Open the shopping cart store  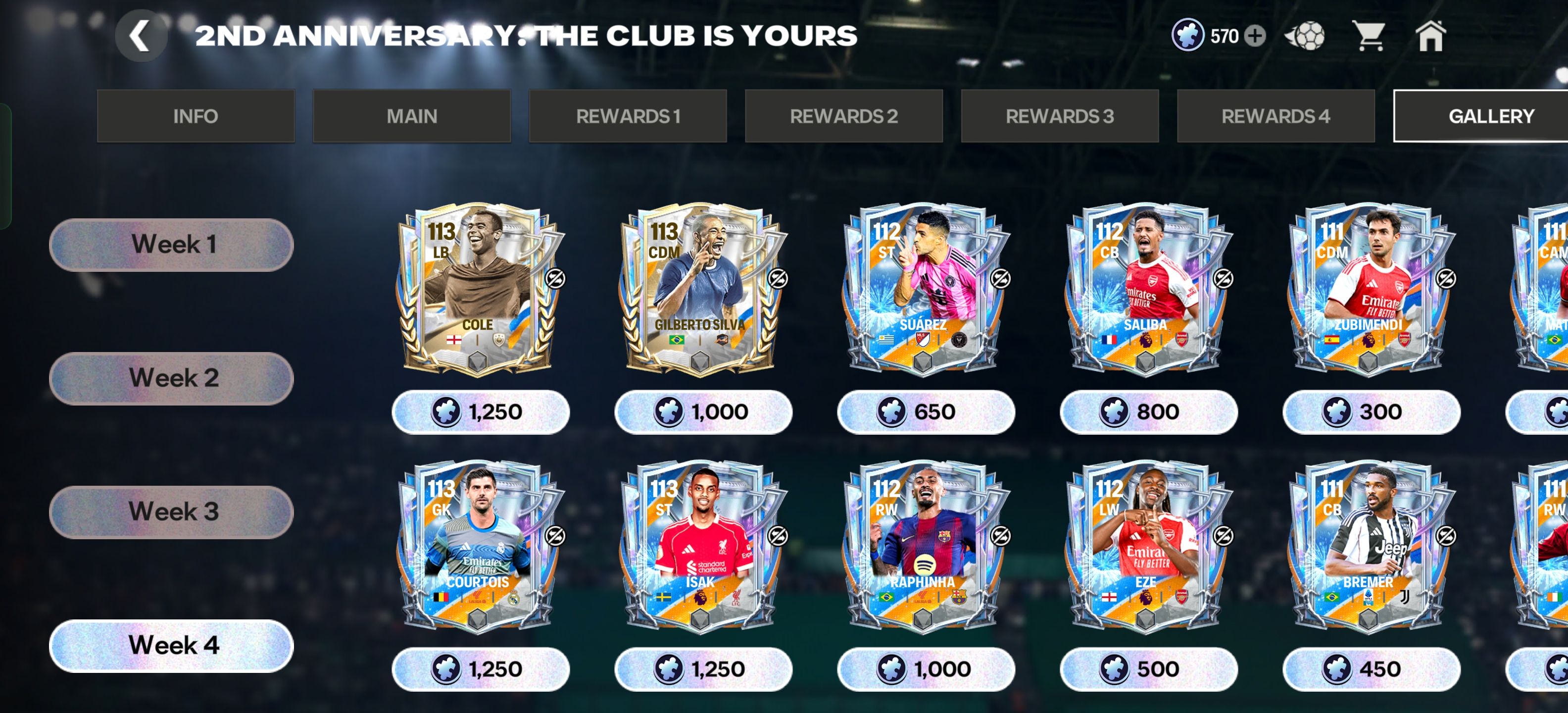pos(1368,36)
